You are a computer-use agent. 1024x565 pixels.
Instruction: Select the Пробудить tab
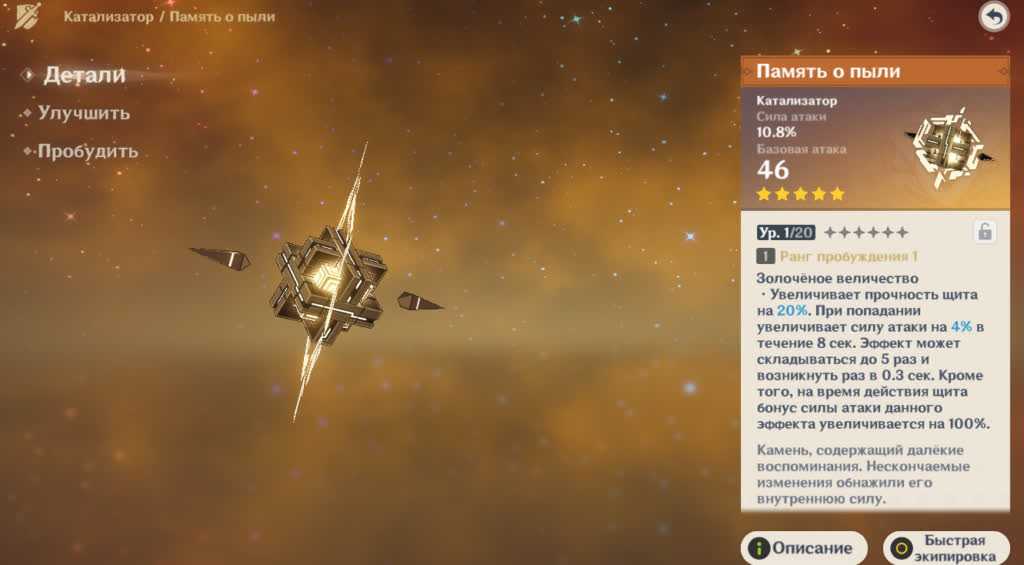pyautogui.click(x=87, y=152)
